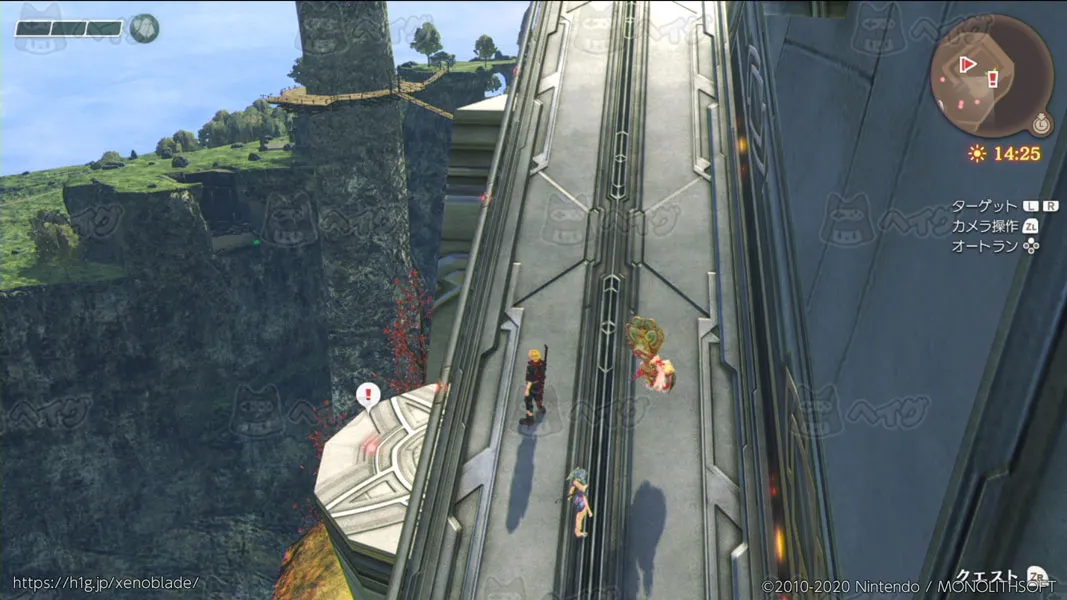This screenshot has width=1067, height=600.
Task: Click the clock icon beside the minimap
Action: [1042, 124]
